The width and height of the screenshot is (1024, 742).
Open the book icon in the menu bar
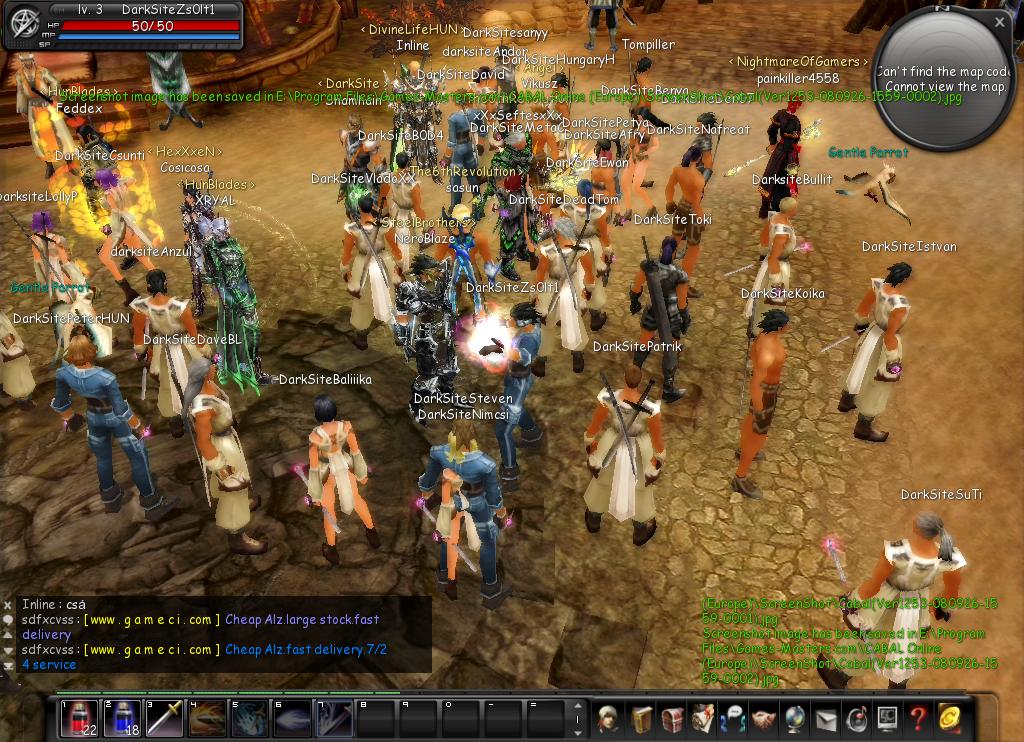641,718
